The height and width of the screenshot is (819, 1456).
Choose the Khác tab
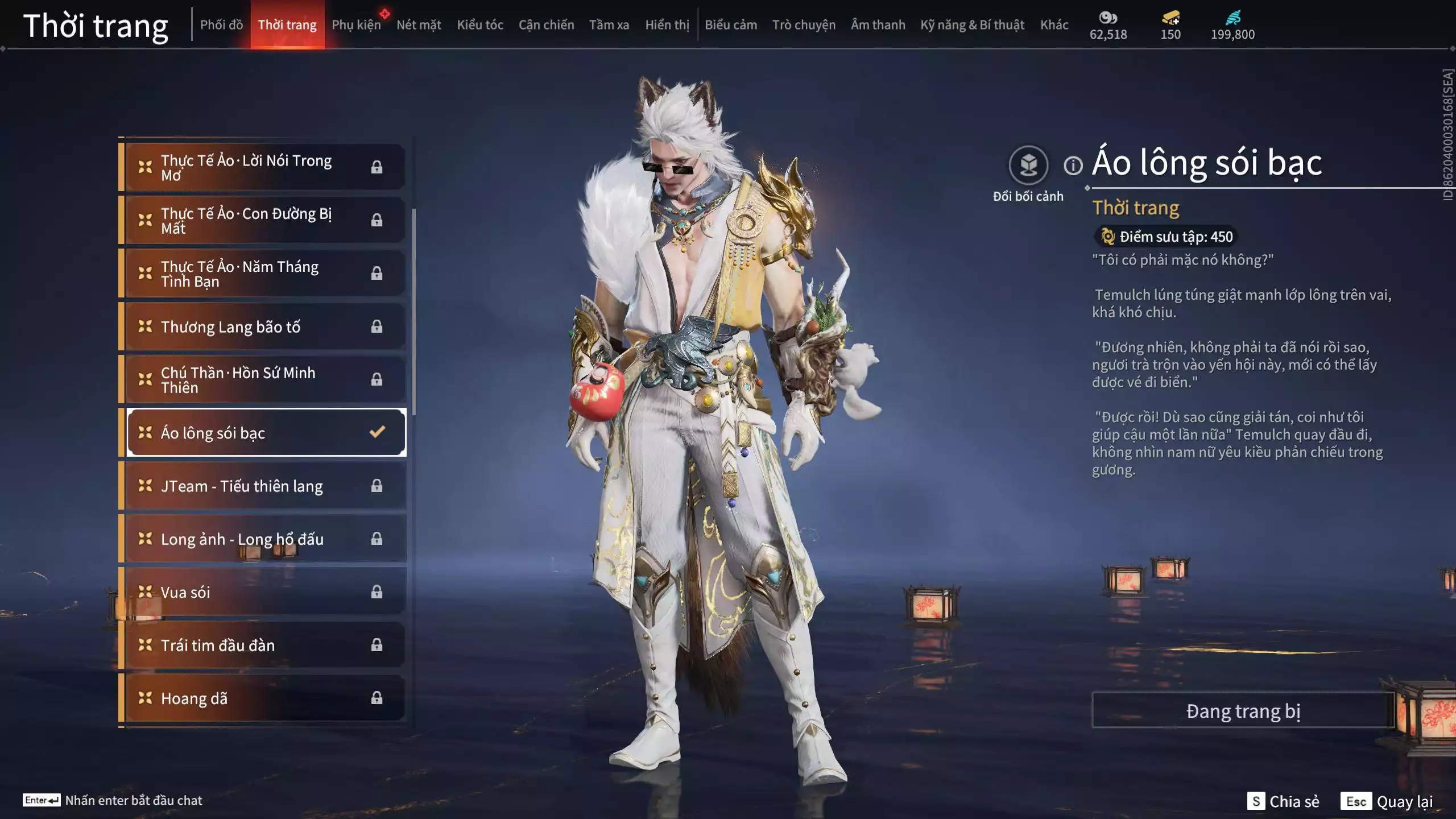pos(1054,25)
